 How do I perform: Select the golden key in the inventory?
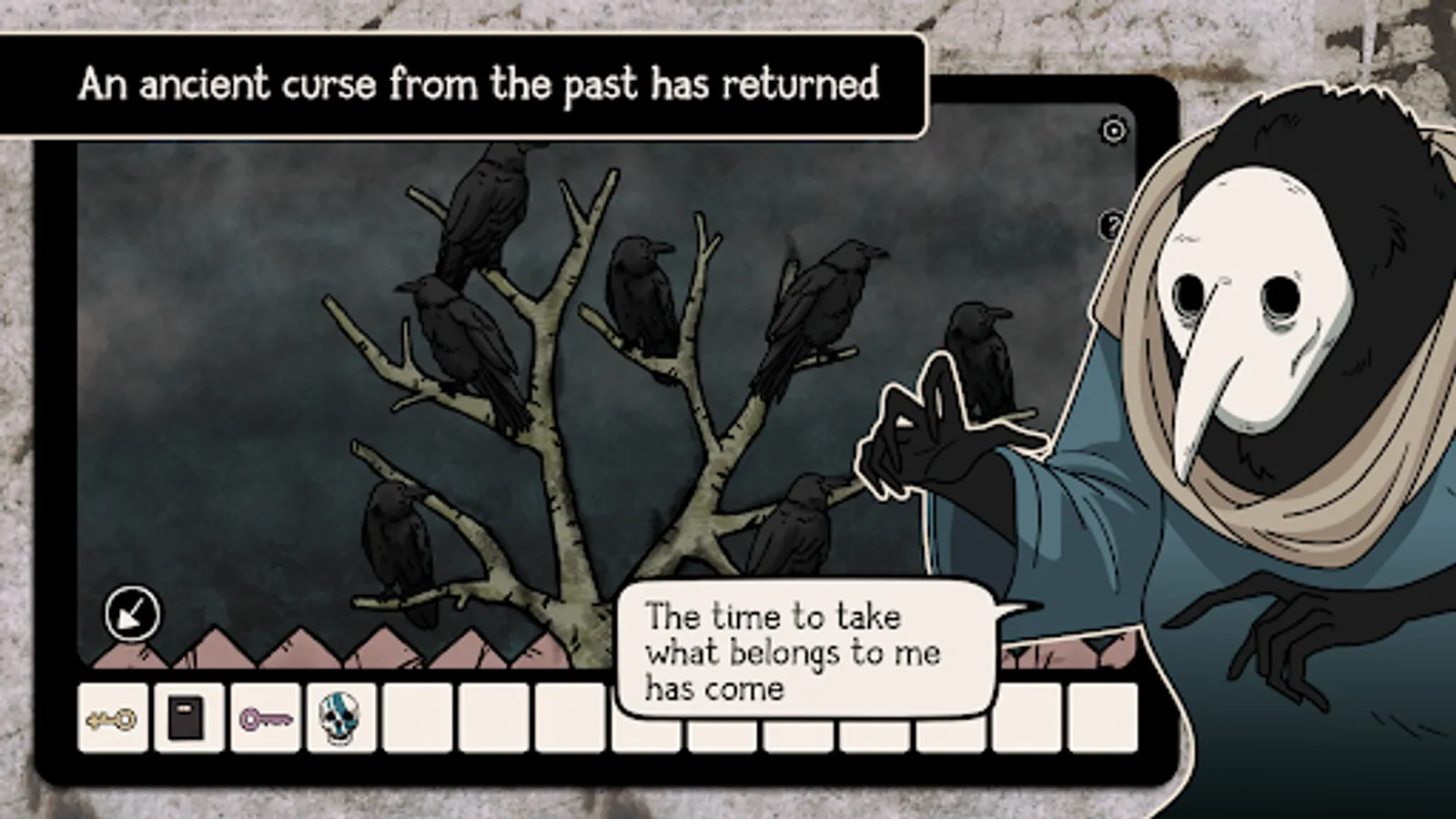click(111, 719)
